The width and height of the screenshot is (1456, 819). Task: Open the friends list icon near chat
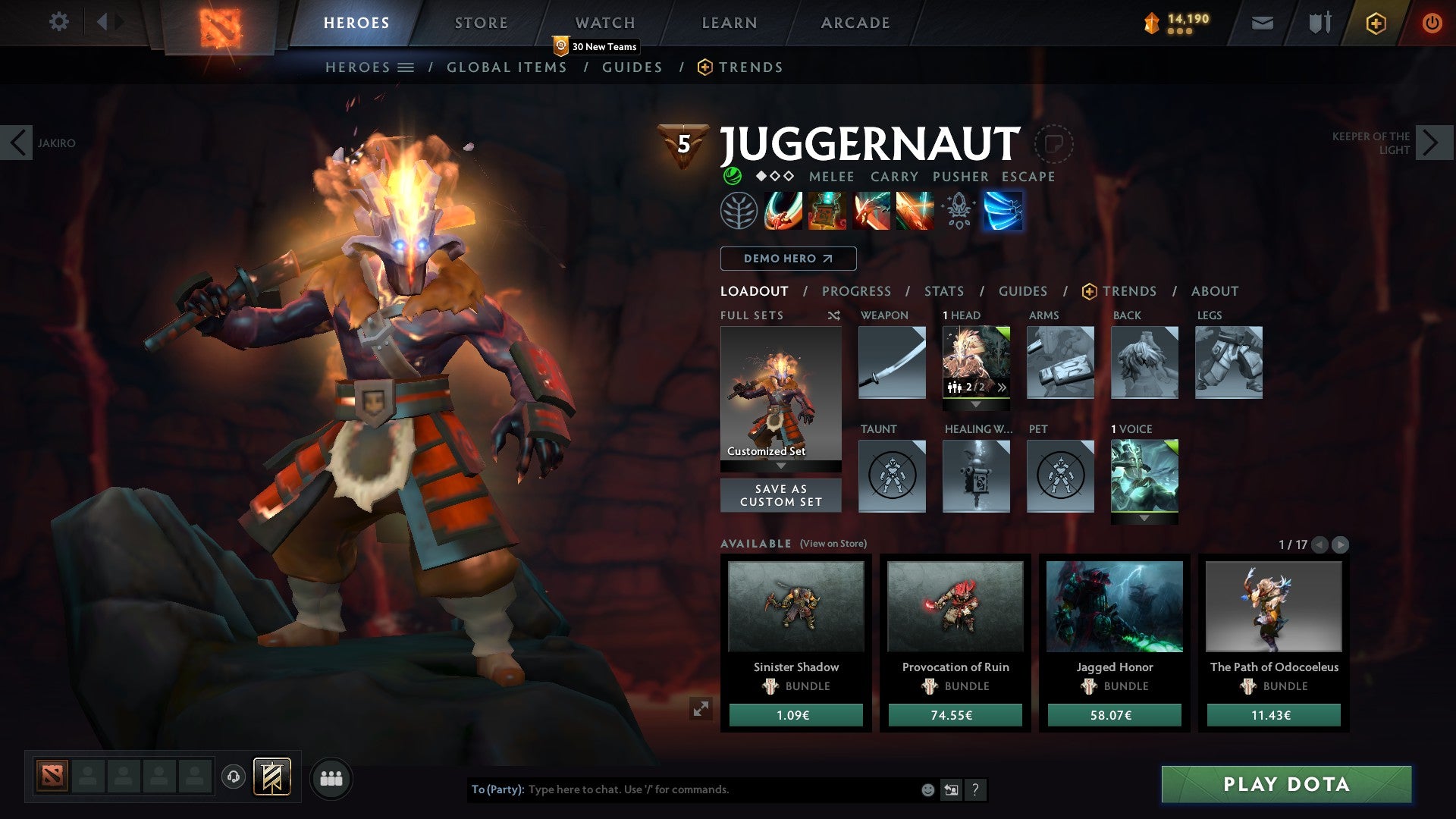pos(330,777)
